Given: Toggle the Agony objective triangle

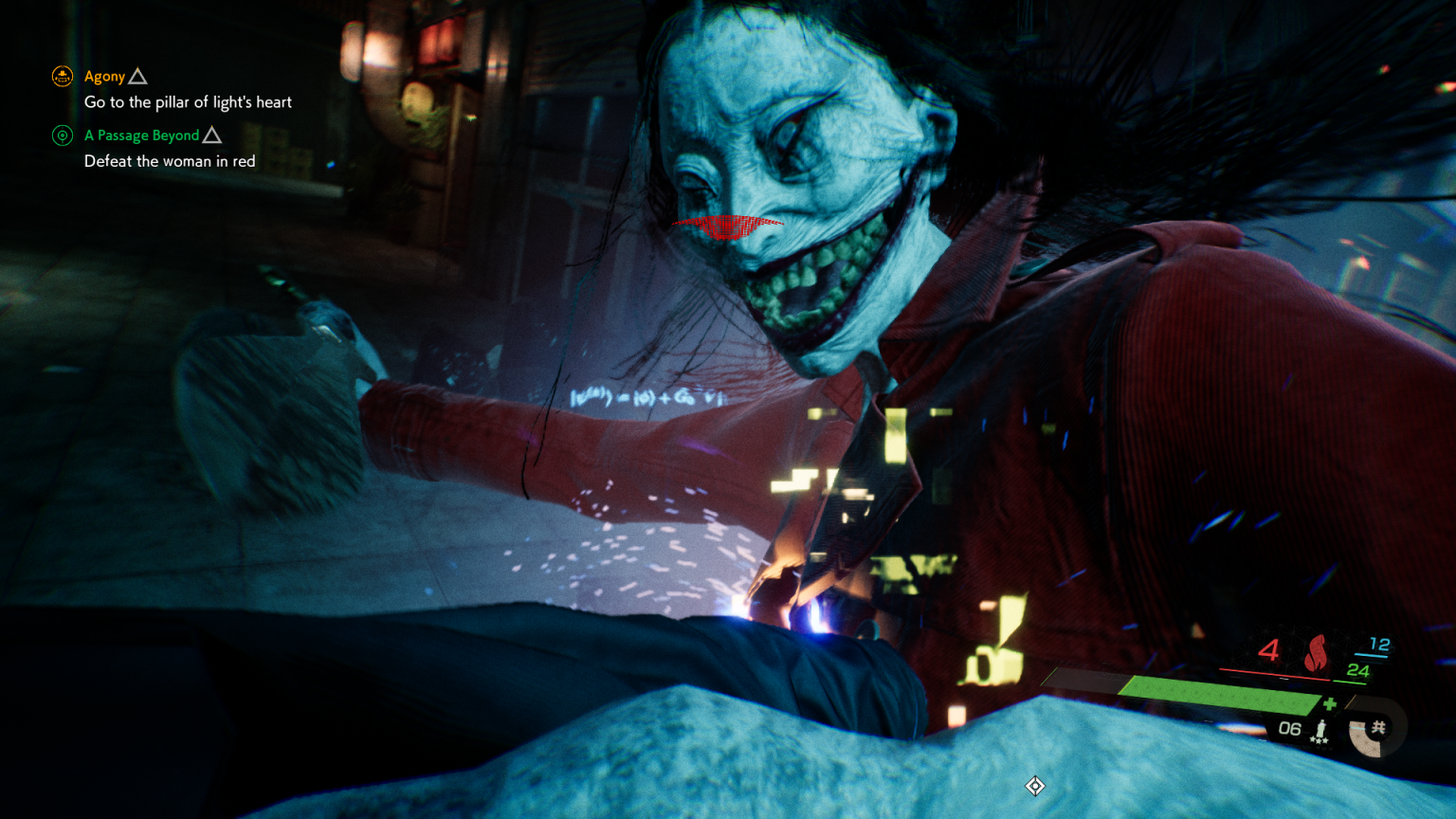Looking at the screenshot, I should pyautogui.click(x=138, y=75).
